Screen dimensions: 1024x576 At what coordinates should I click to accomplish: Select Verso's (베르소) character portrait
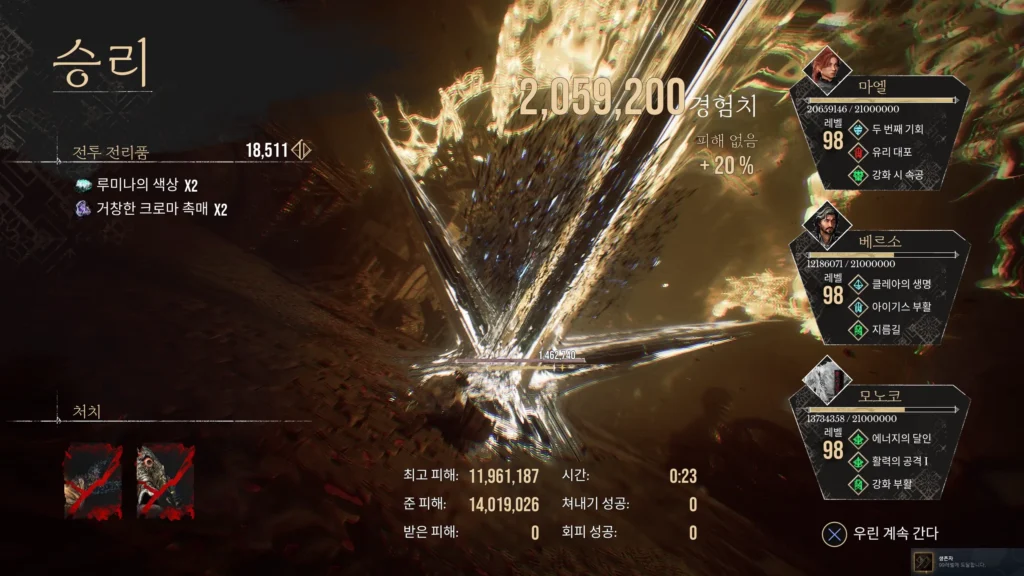tap(827, 225)
